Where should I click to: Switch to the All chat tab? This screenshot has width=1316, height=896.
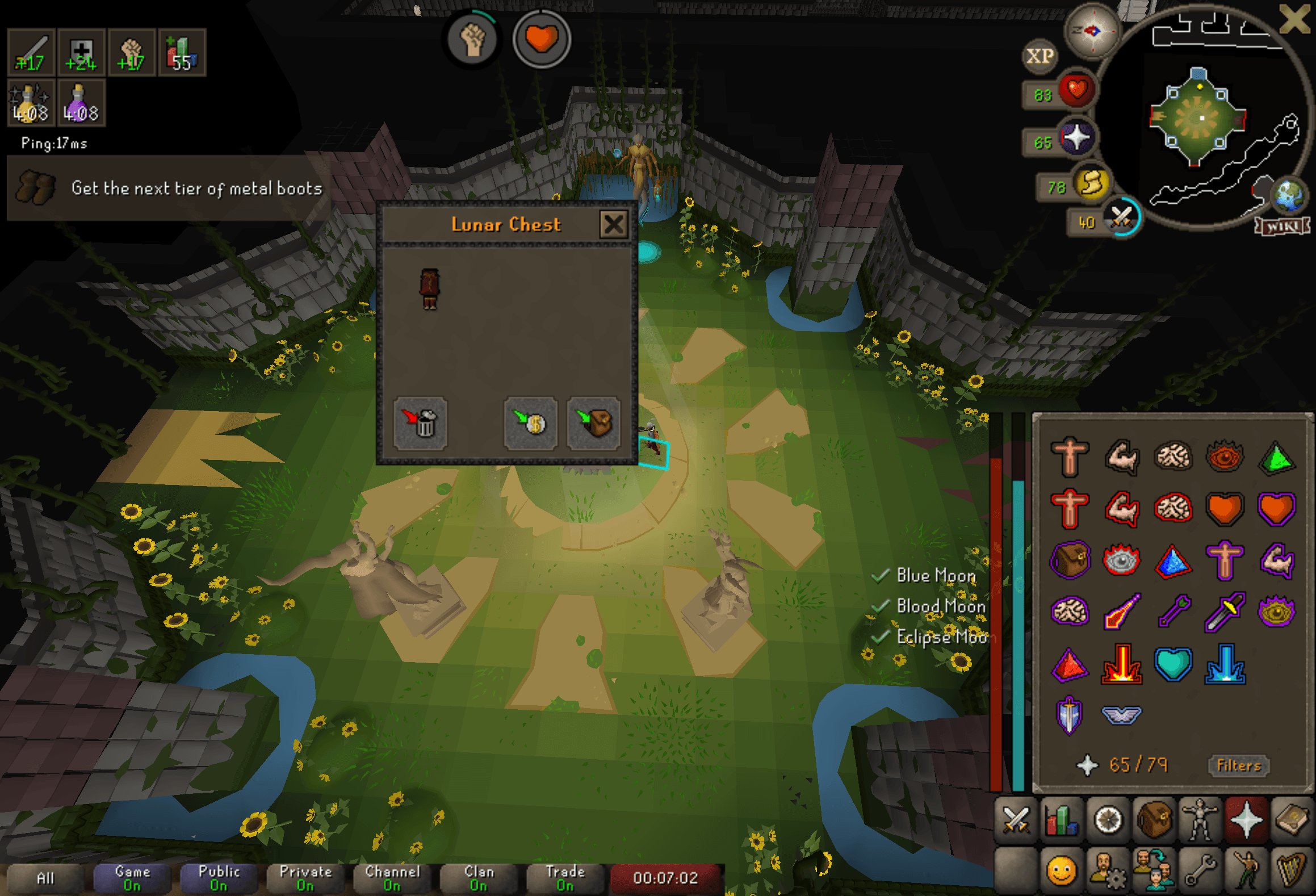pyautogui.click(x=44, y=876)
